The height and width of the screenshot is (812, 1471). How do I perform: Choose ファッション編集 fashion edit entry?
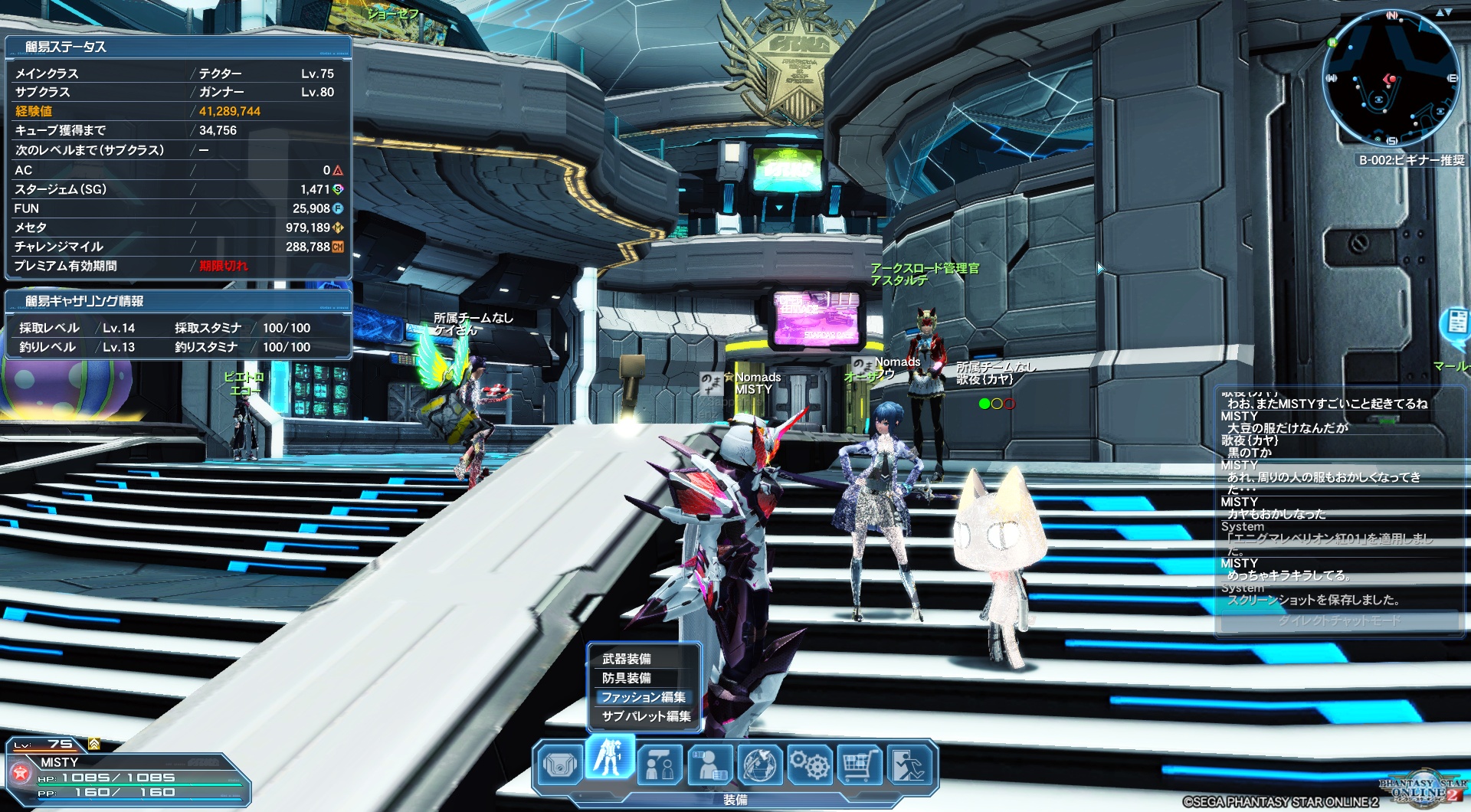click(643, 697)
